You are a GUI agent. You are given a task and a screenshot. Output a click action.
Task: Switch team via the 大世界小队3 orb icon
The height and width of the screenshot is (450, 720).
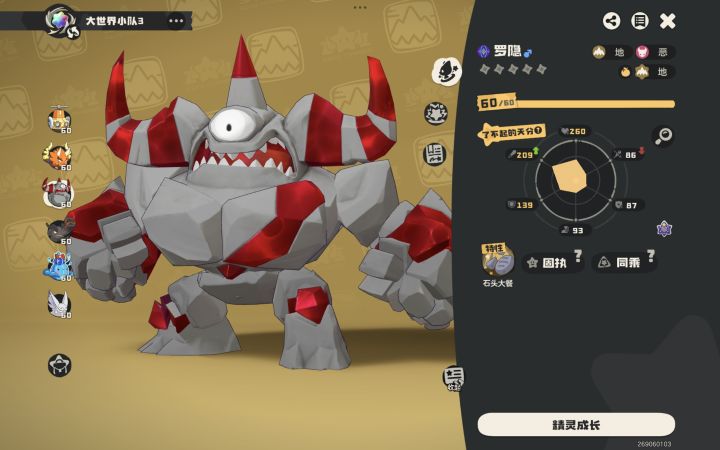60,19
